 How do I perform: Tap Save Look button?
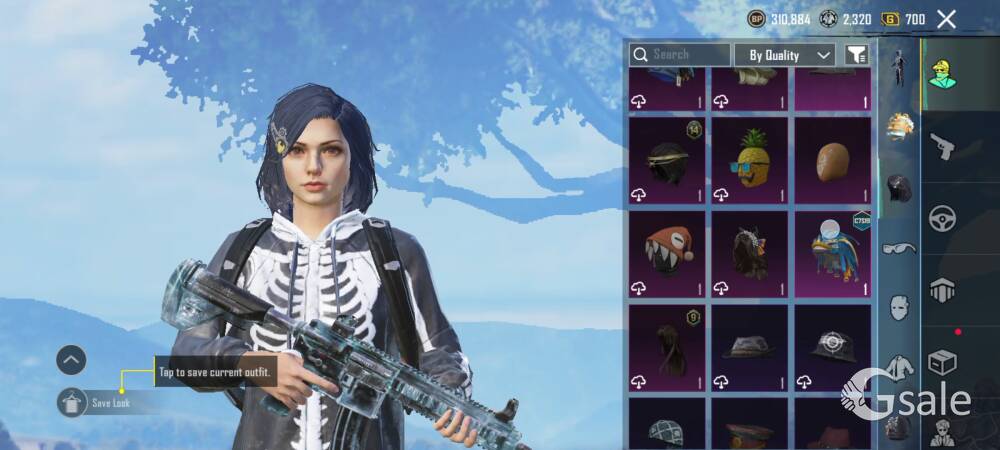[108, 403]
